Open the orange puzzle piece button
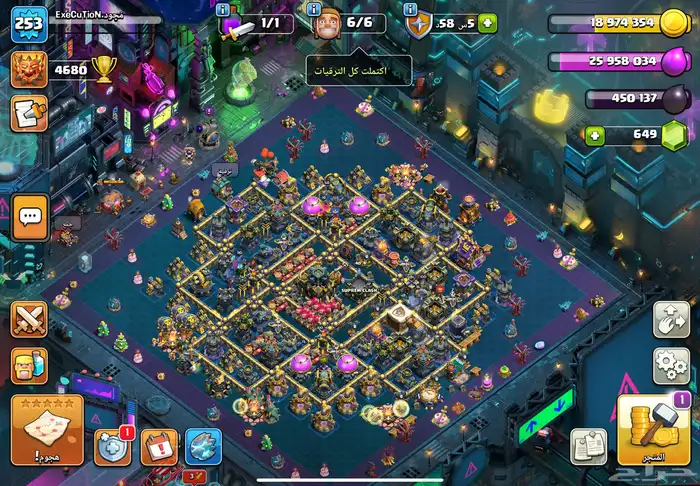The width and height of the screenshot is (700, 486). click(29, 113)
